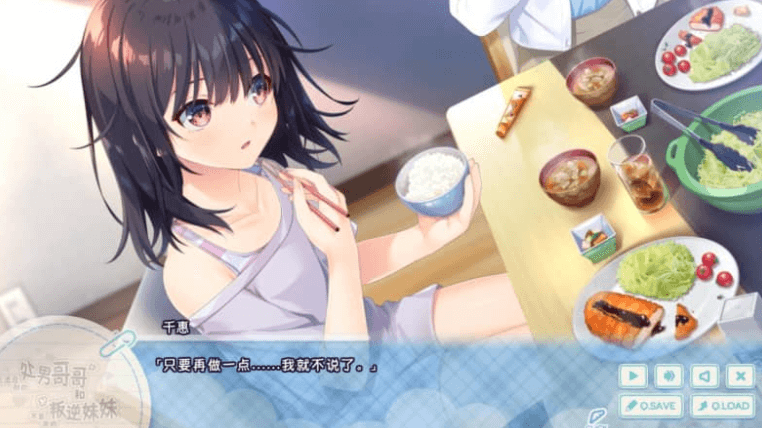The width and height of the screenshot is (762, 428).
Task: Activate the skip forward button
Action: [x=668, y=376]
